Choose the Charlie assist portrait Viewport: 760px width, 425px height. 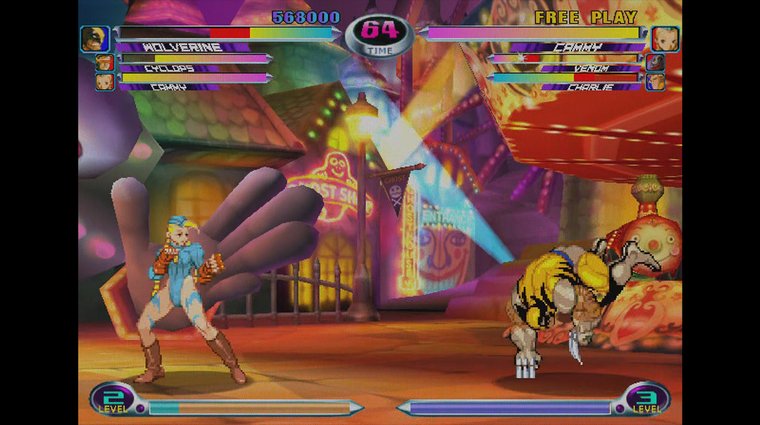click(655, 81)
